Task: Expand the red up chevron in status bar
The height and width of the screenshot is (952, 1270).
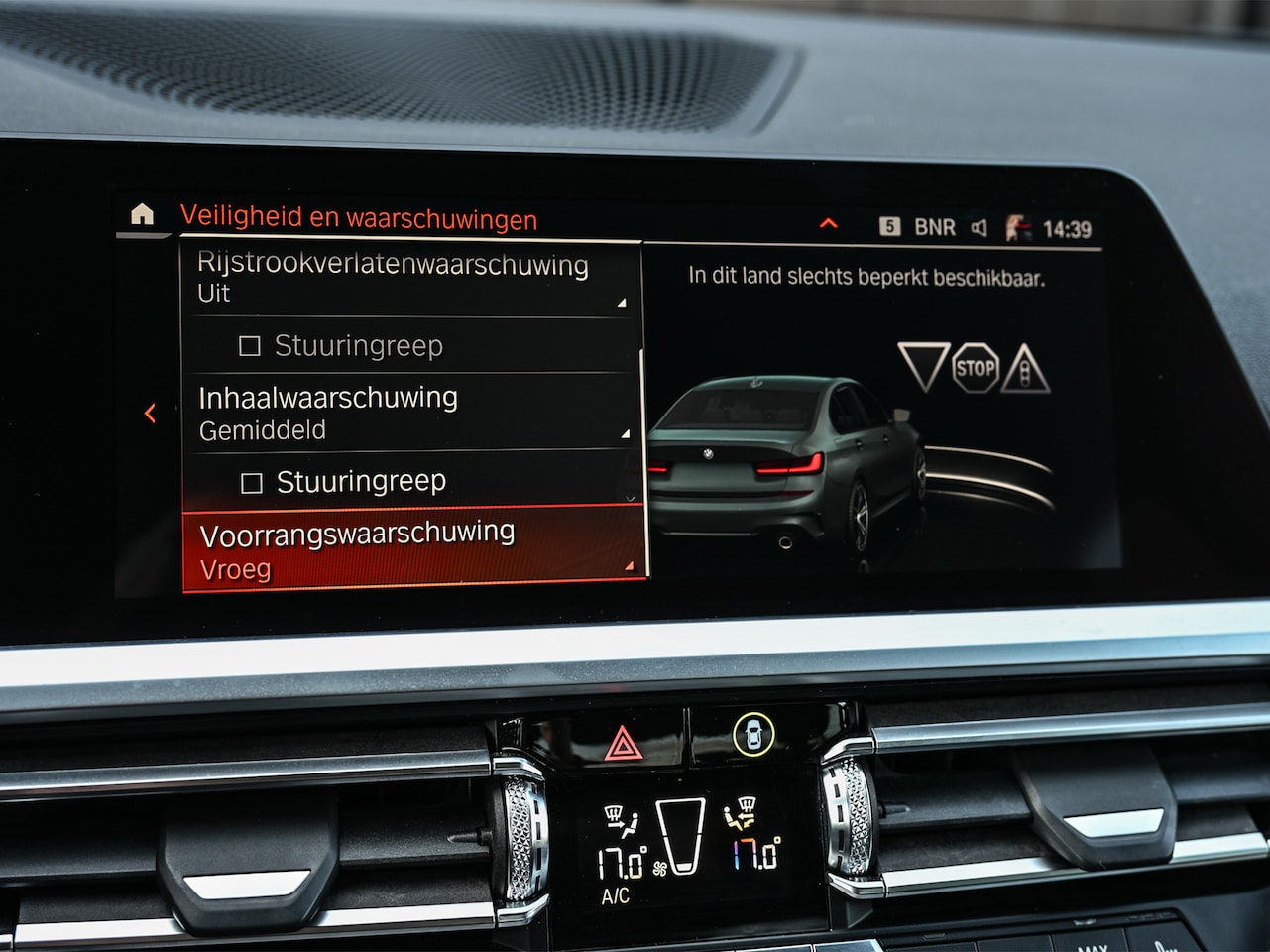Action: point(829,224)
